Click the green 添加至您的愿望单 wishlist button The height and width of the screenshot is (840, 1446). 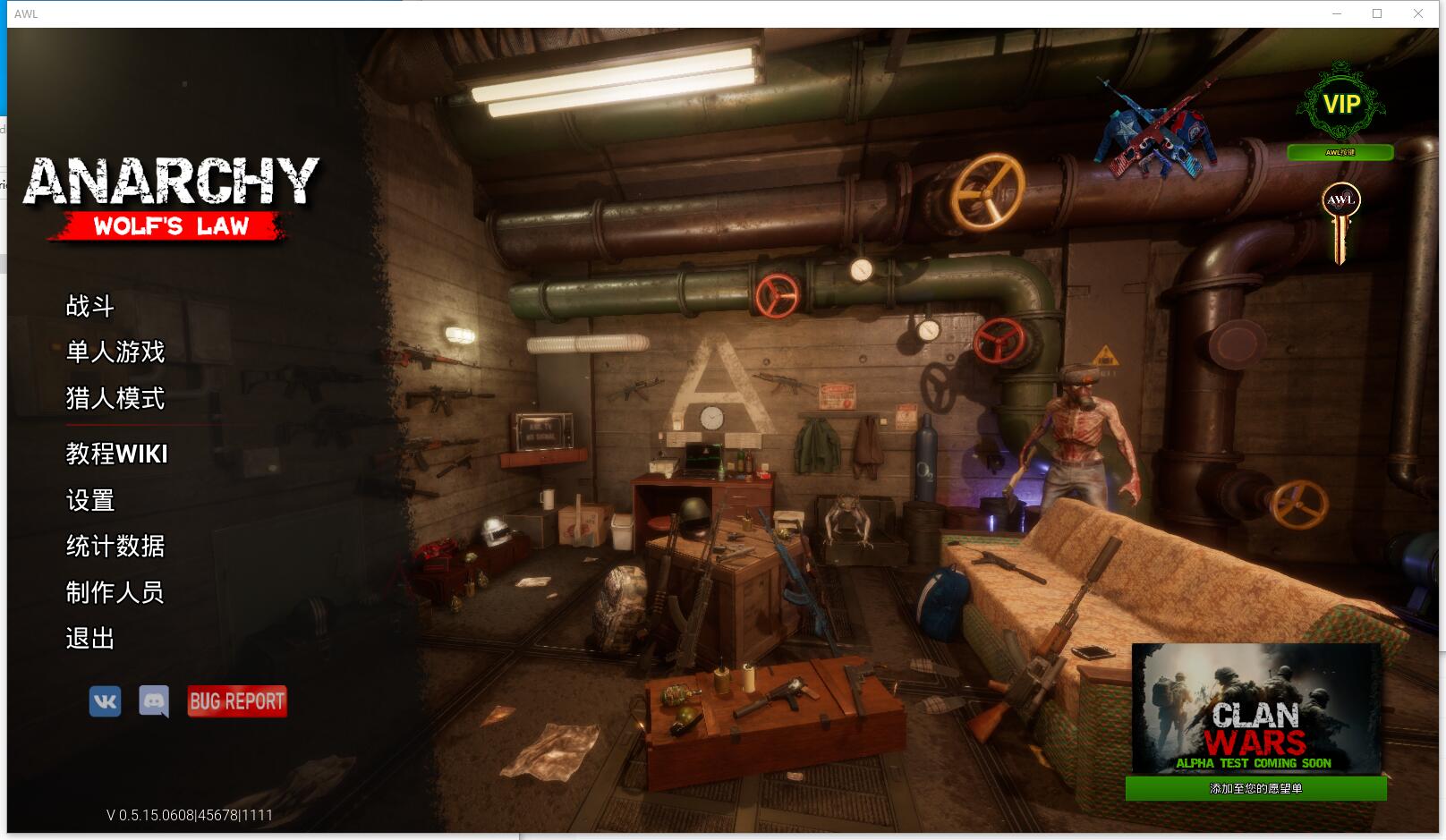pos(1255,788)
